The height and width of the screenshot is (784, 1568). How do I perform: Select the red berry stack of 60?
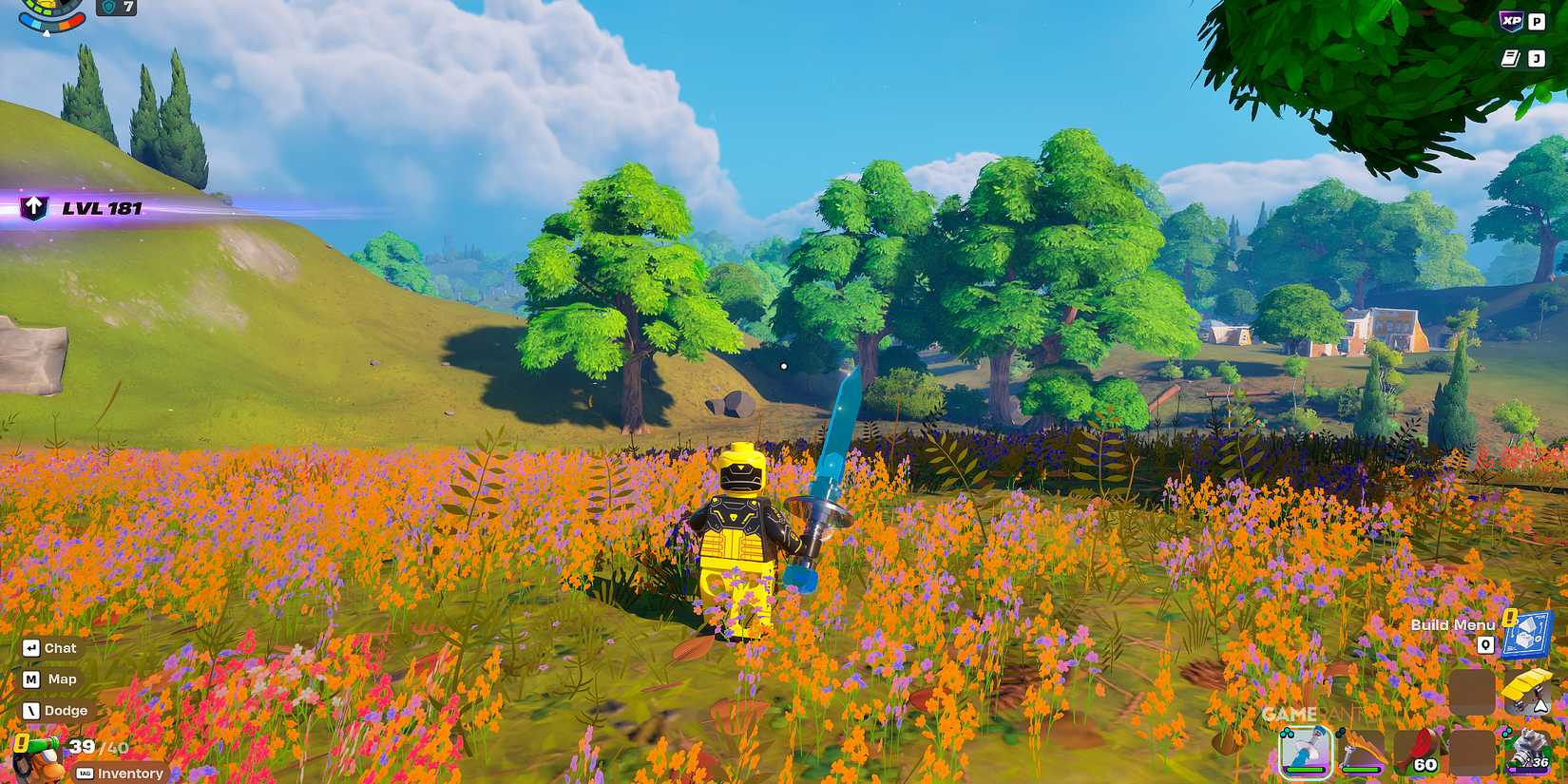click(1420, 749)
